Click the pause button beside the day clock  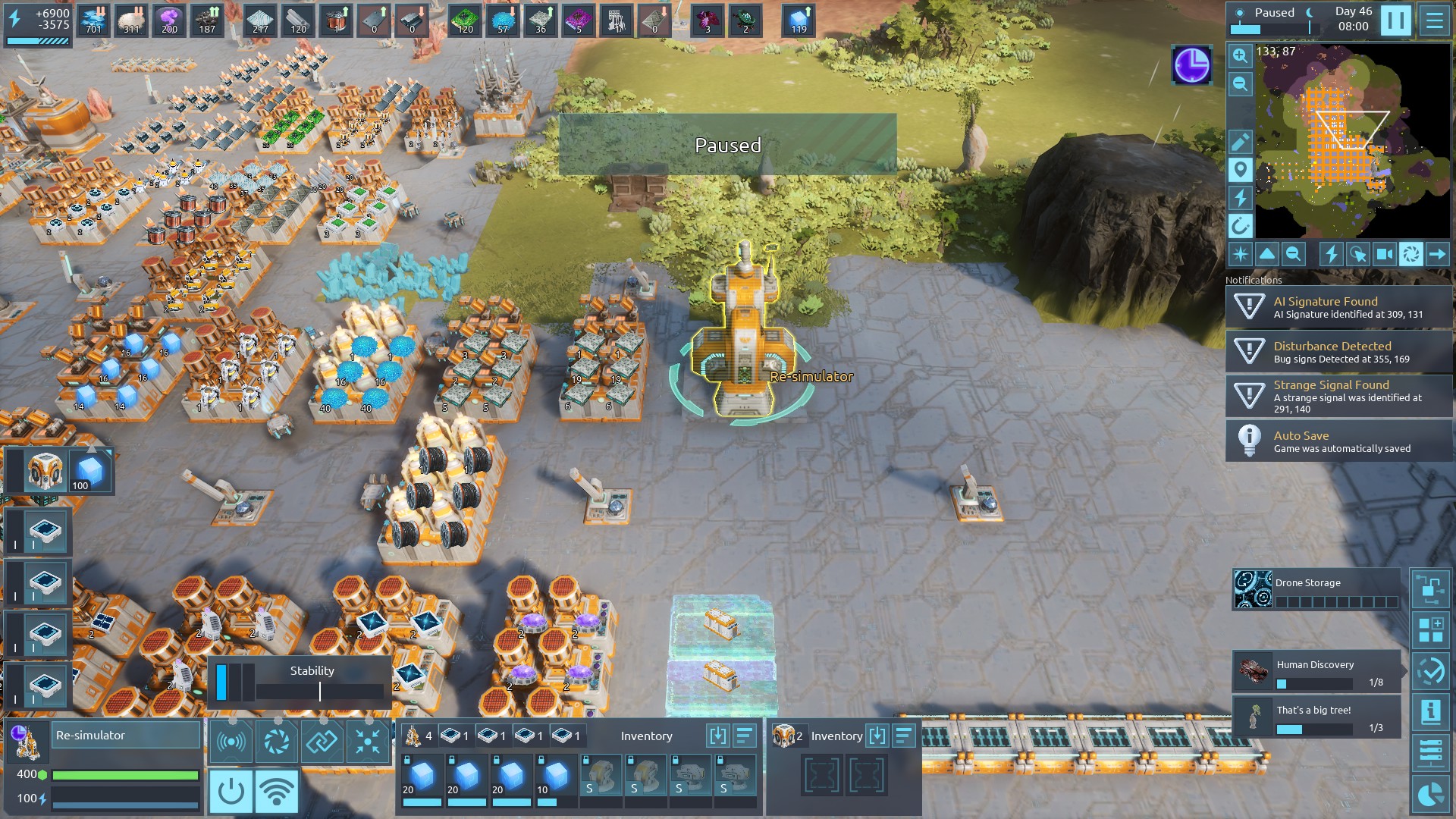tap(1395, 20)
